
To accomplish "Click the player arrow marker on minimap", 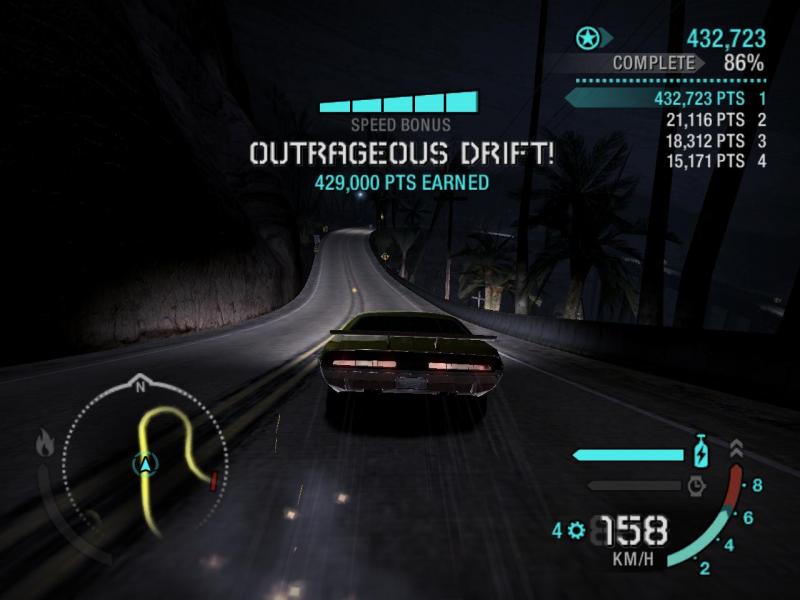I will click(147, 464).
